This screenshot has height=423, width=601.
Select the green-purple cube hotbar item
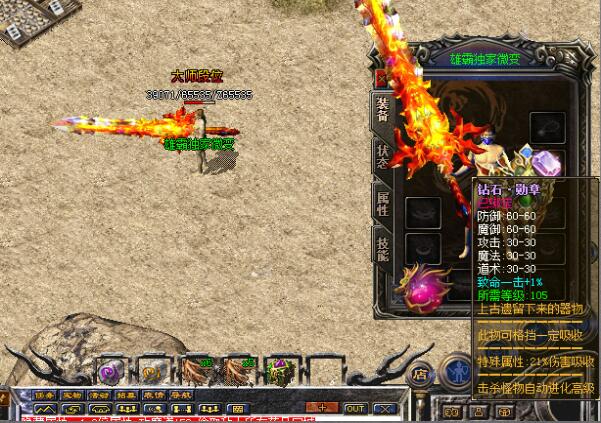click(x=282, y=372)
